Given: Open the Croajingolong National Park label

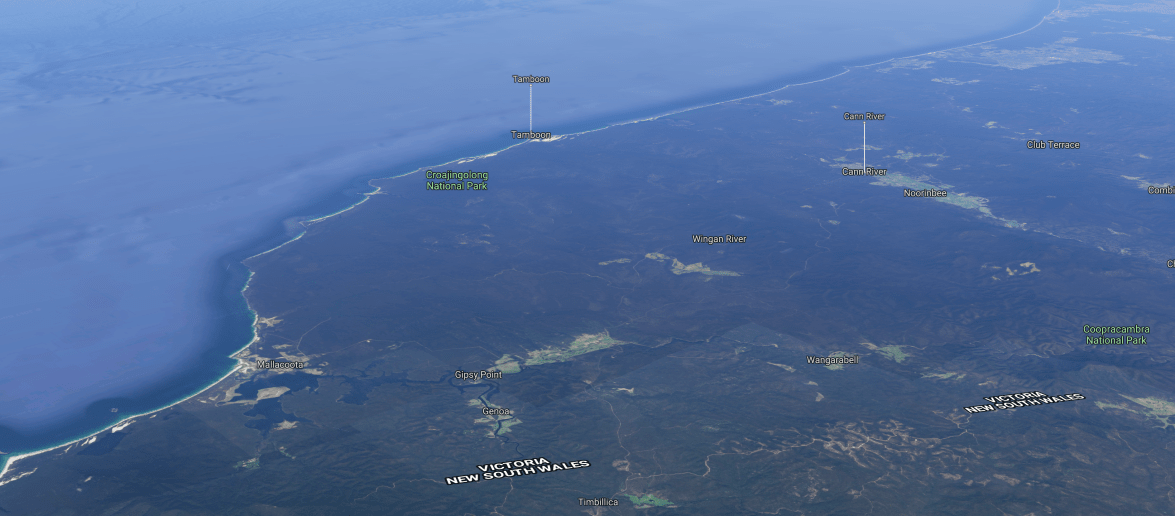Looking at the screenshot, I should click(x=457, y=180).
